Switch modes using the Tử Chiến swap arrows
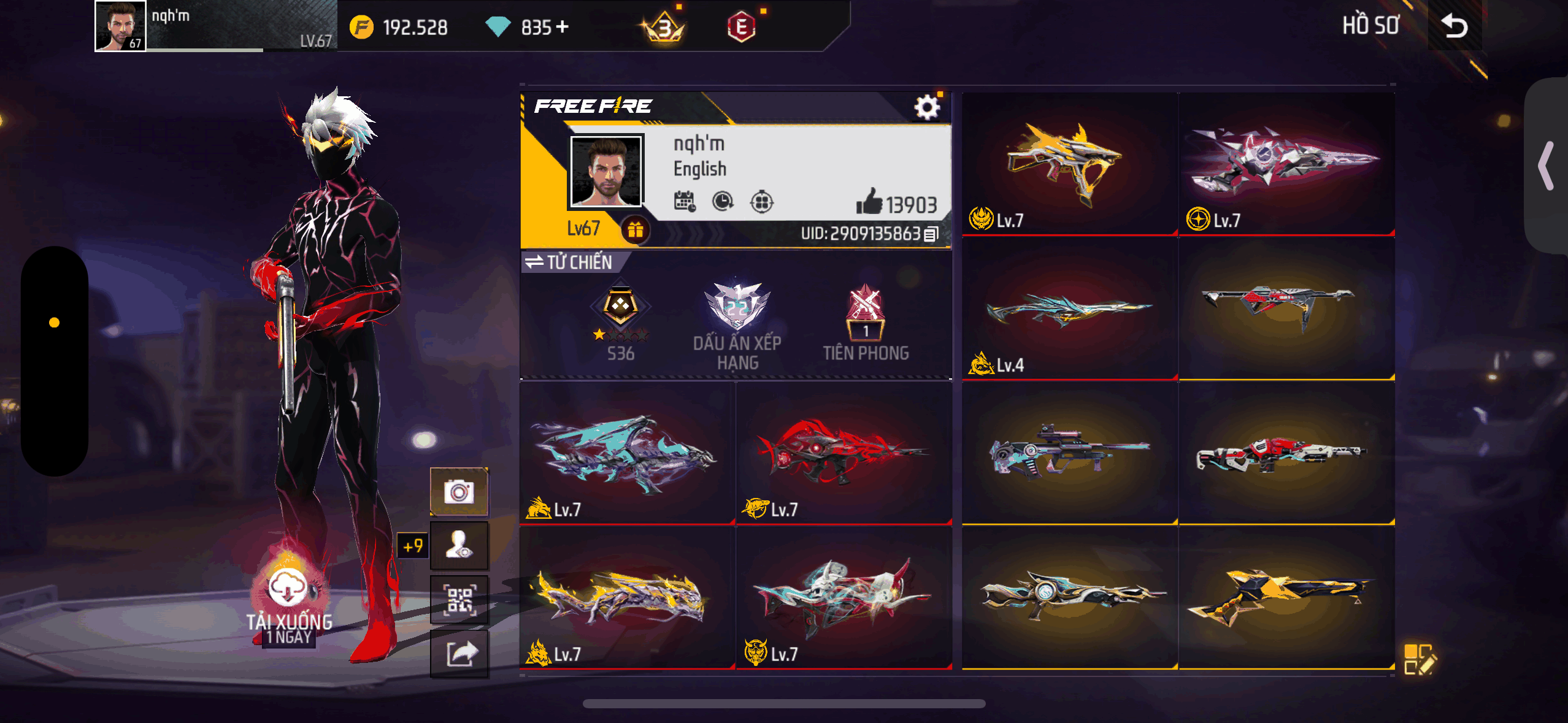Viewport: 1568px width, 723px height. (x=534, y=262)
